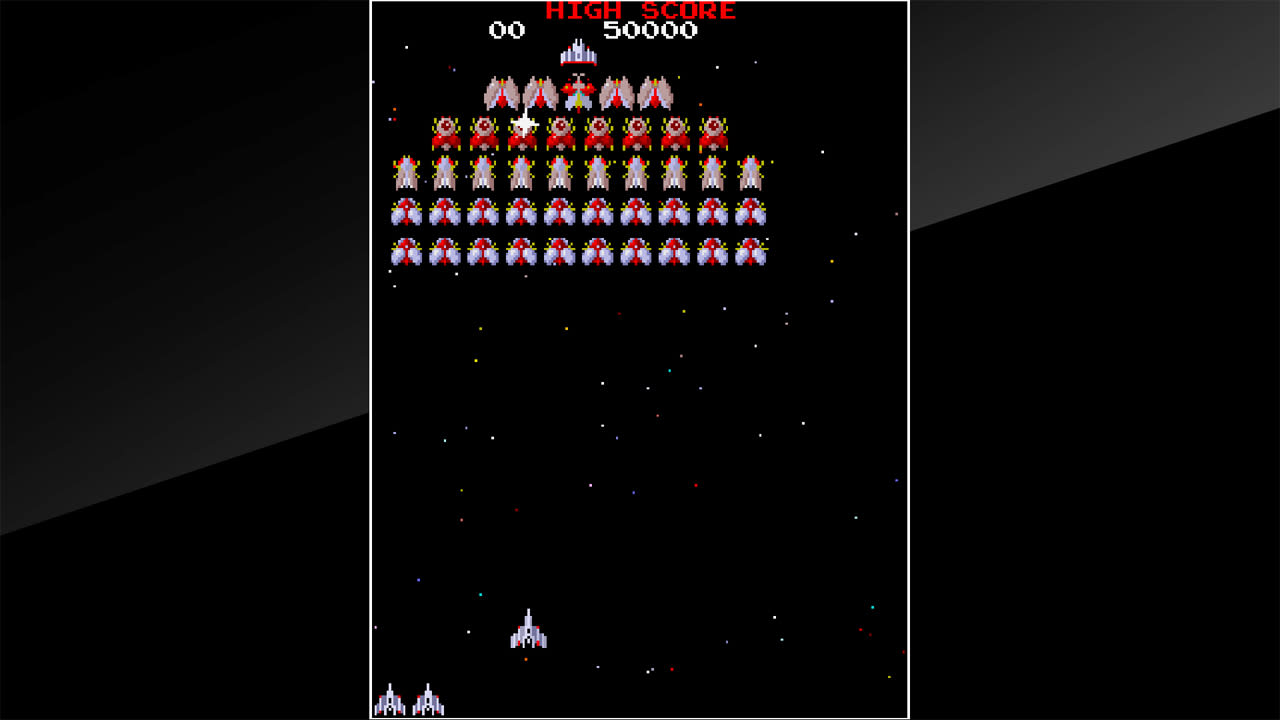Click the cyan star near the lower-right corner
Screen dimensions: 1280x720
pyautogui.click(x=872, y=605)
